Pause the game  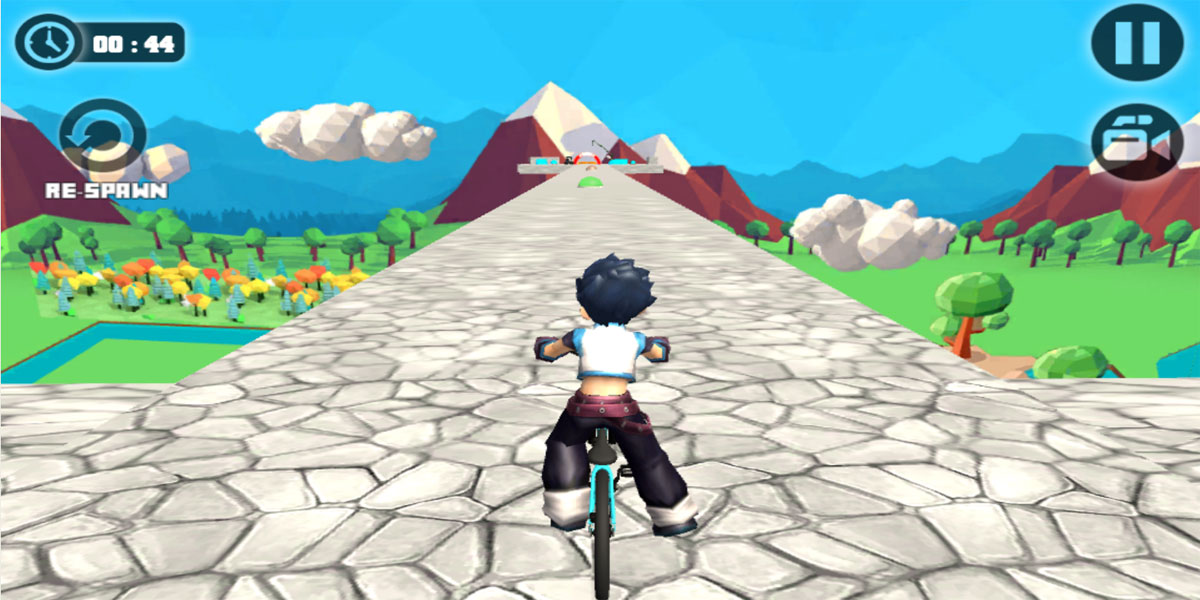1137,42
